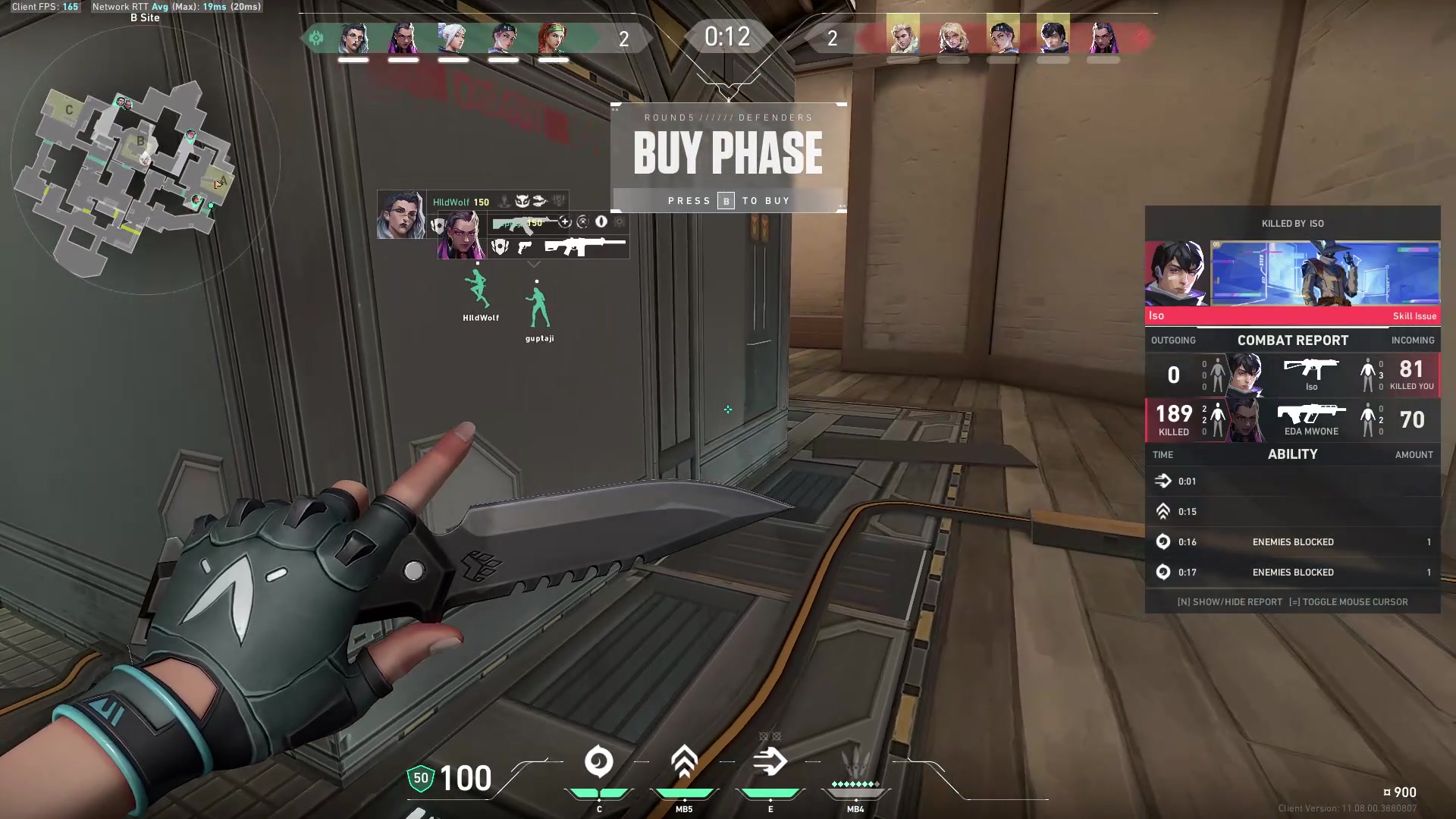Toggle the sidearm pistol in guptaji's loadout
This screenshot has height=819, width=1456.
523,249
